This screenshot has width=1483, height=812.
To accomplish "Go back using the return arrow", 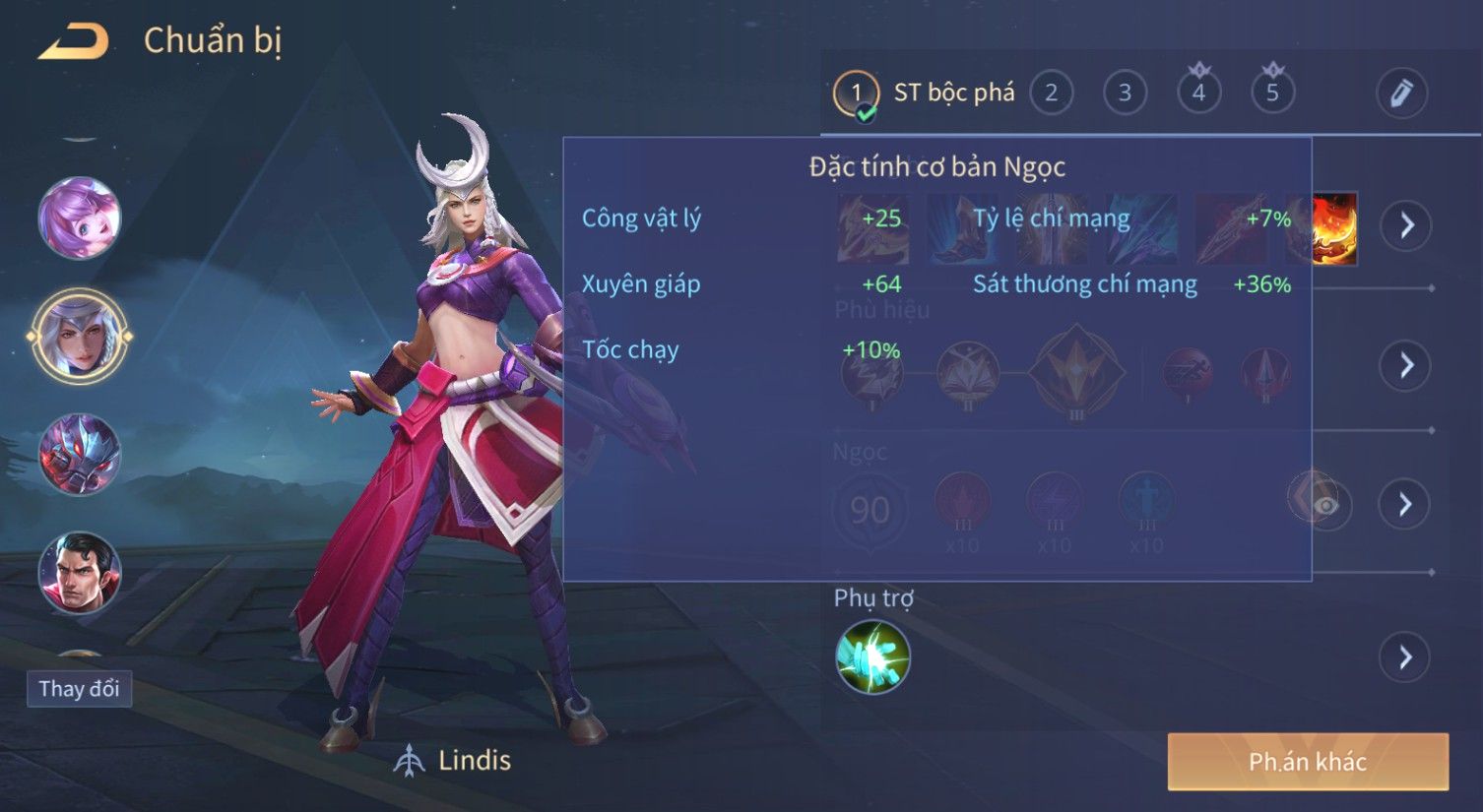I will point(74,41).
